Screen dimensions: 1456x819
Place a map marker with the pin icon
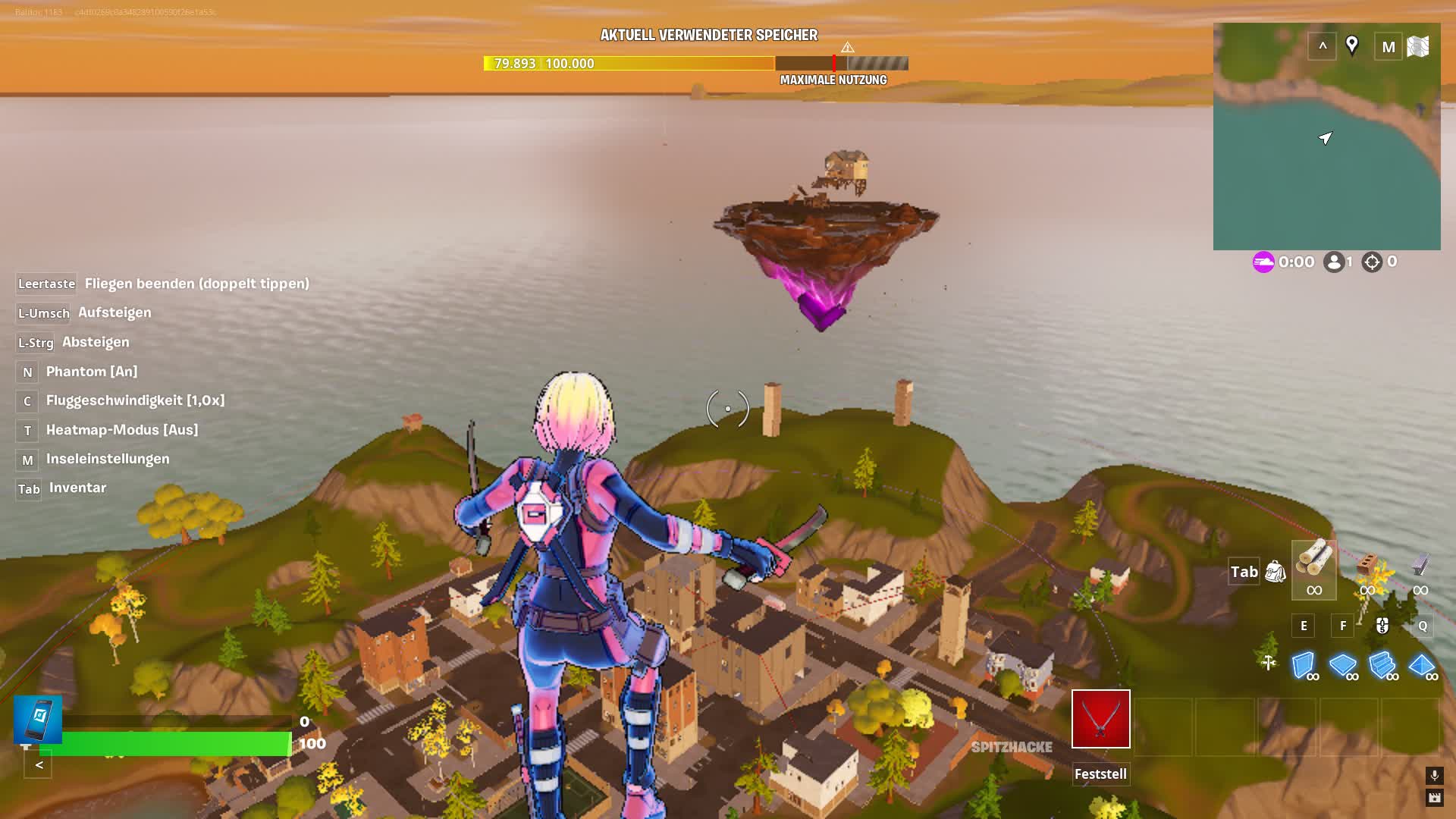[x=1351, y=45]
